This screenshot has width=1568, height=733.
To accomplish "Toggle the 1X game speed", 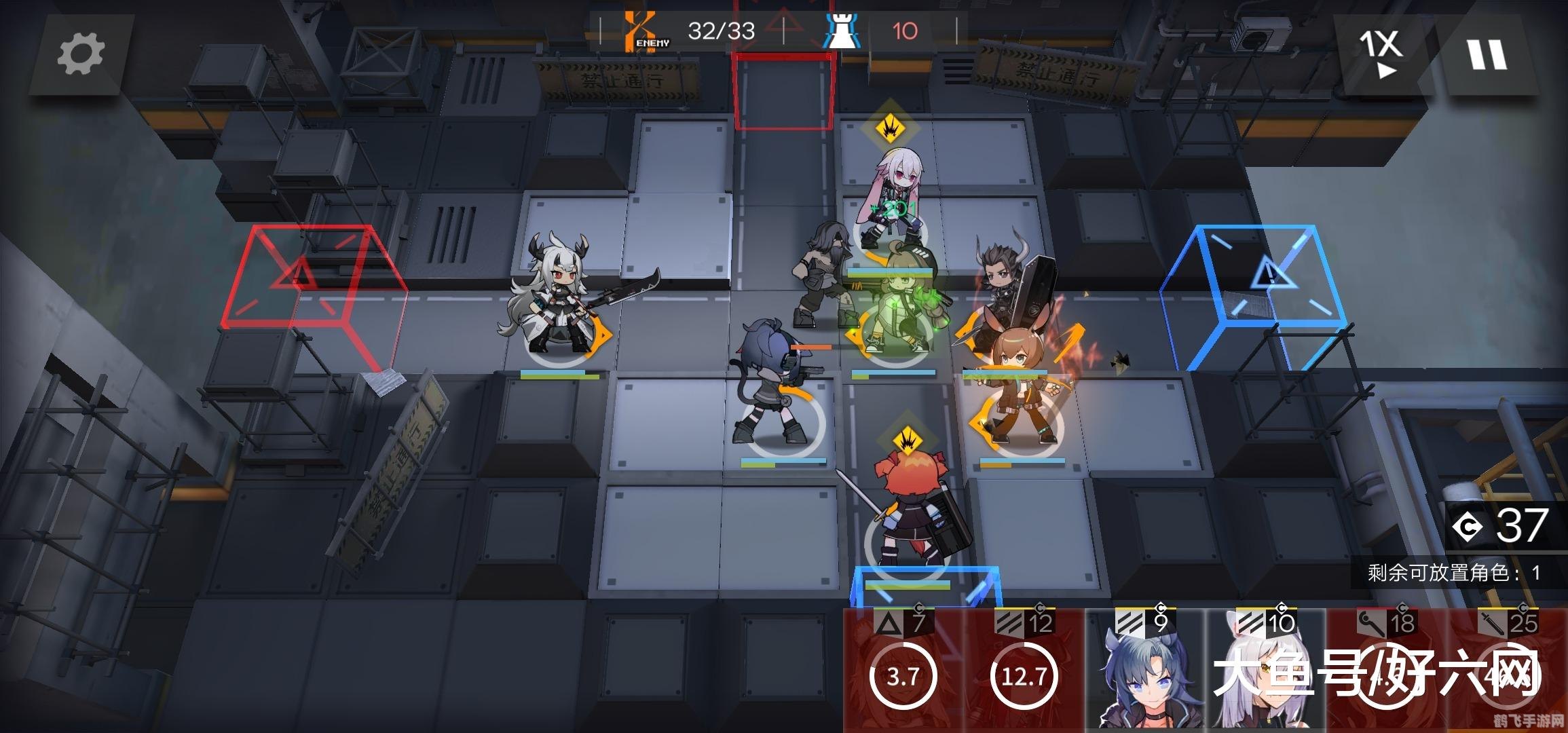I will point(1380,53).
